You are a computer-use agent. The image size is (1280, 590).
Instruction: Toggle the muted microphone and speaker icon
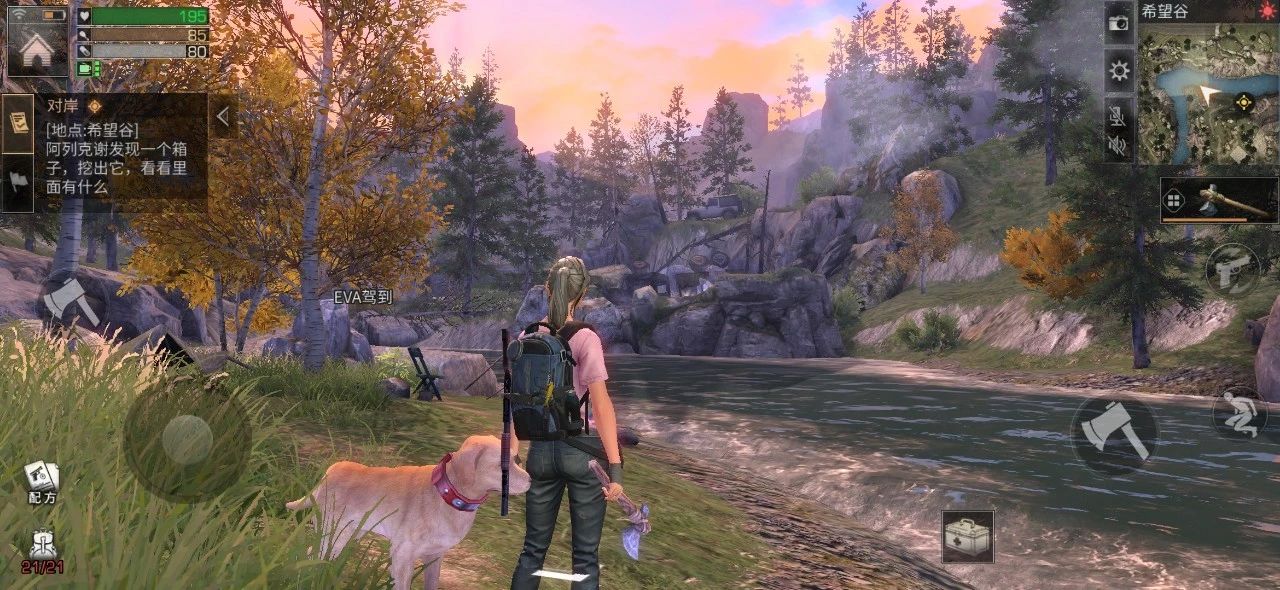[1119, 131]
